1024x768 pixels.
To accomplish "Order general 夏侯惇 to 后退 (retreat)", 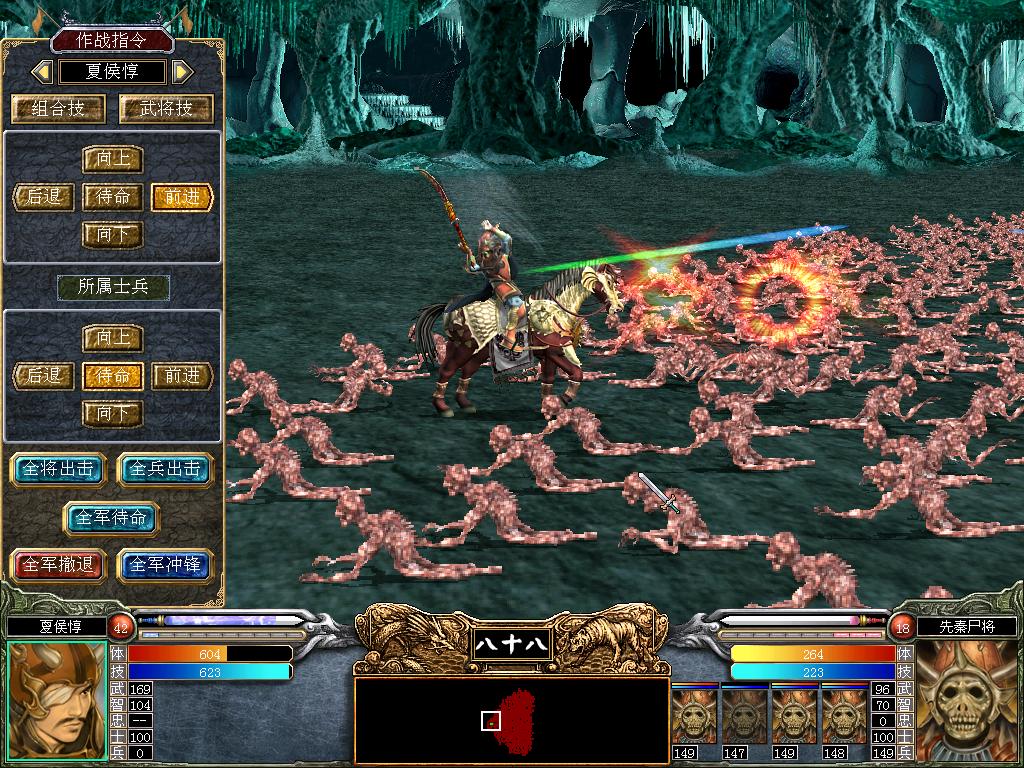I will tap(44, 196).
